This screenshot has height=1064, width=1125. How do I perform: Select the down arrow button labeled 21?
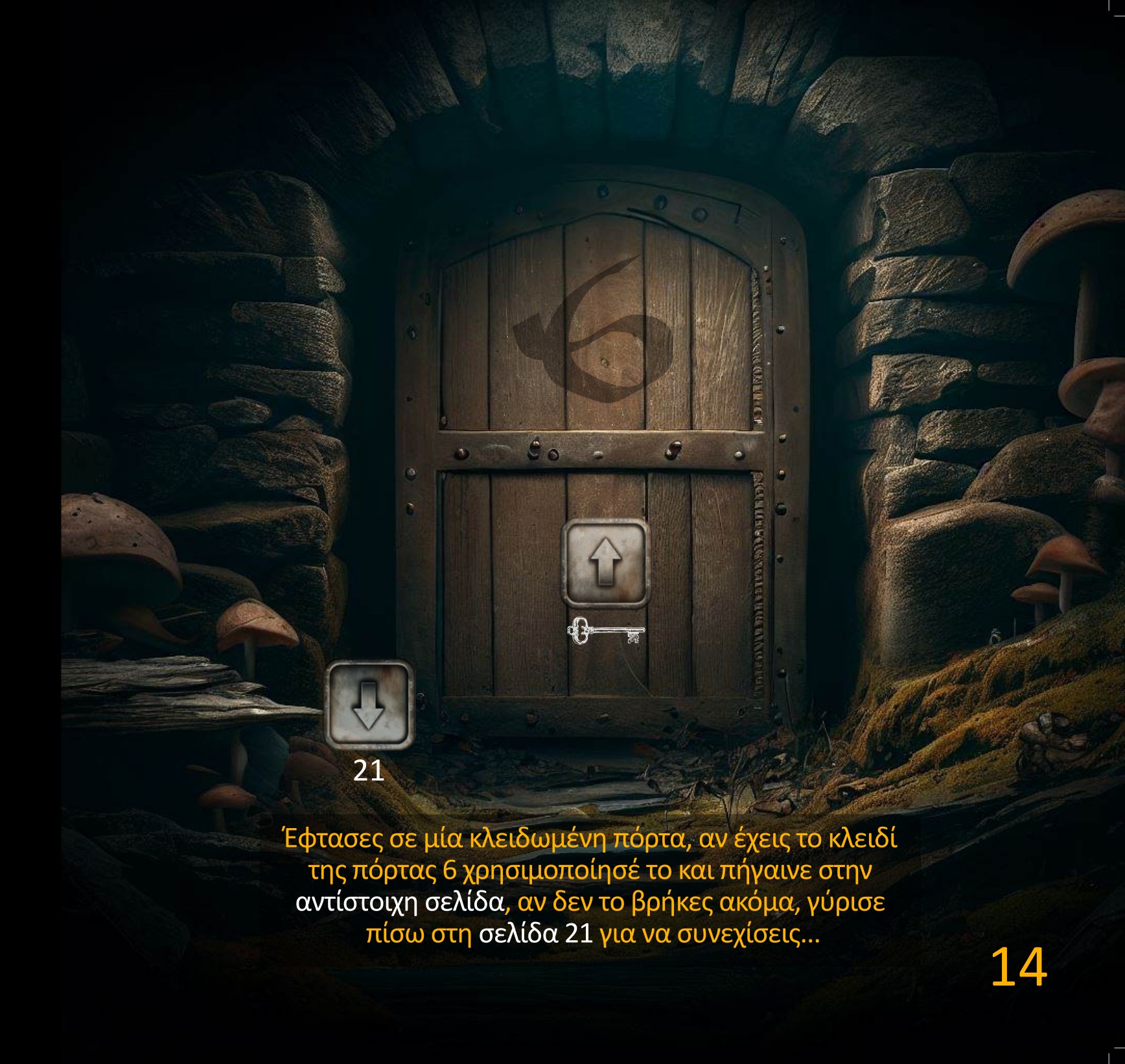tap(369, 704)
